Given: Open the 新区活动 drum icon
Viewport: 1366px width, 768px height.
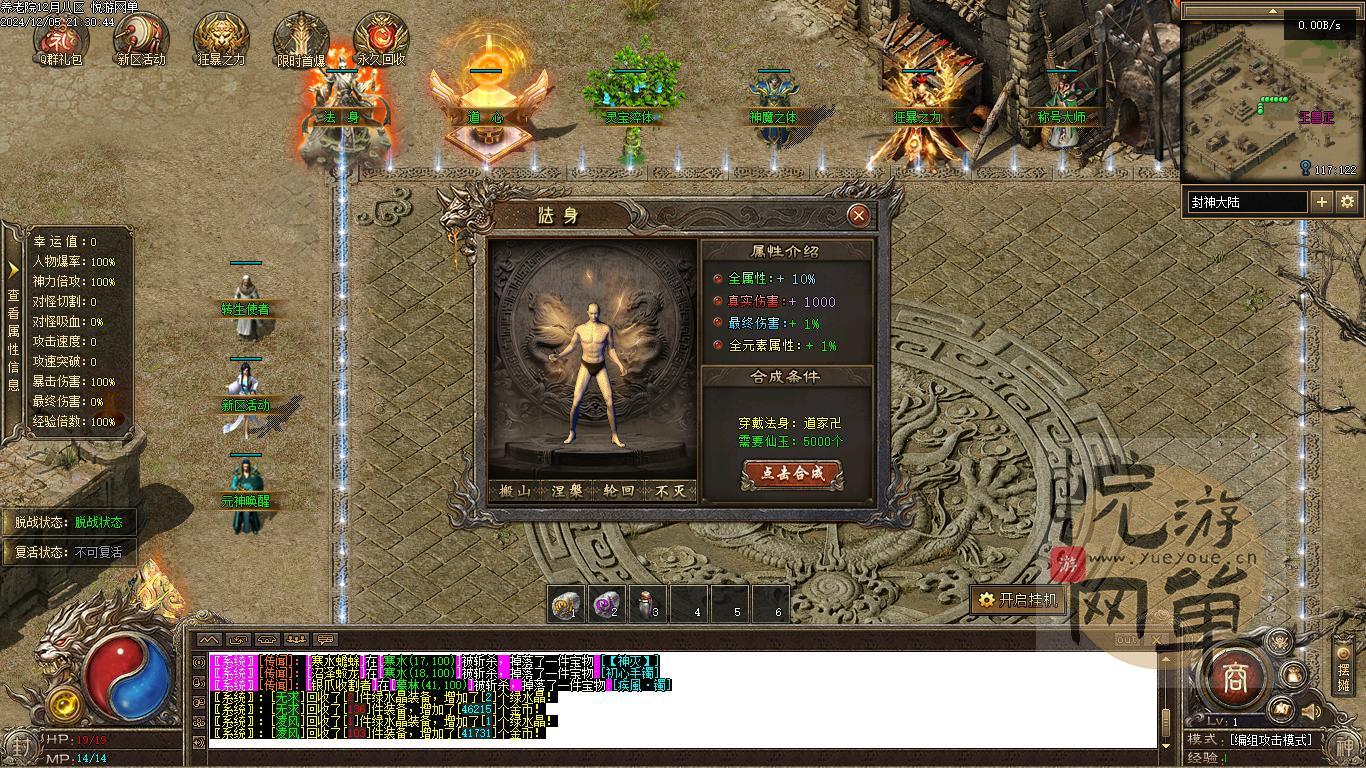Looking at the screenshot, I should (x=141, y=40).
